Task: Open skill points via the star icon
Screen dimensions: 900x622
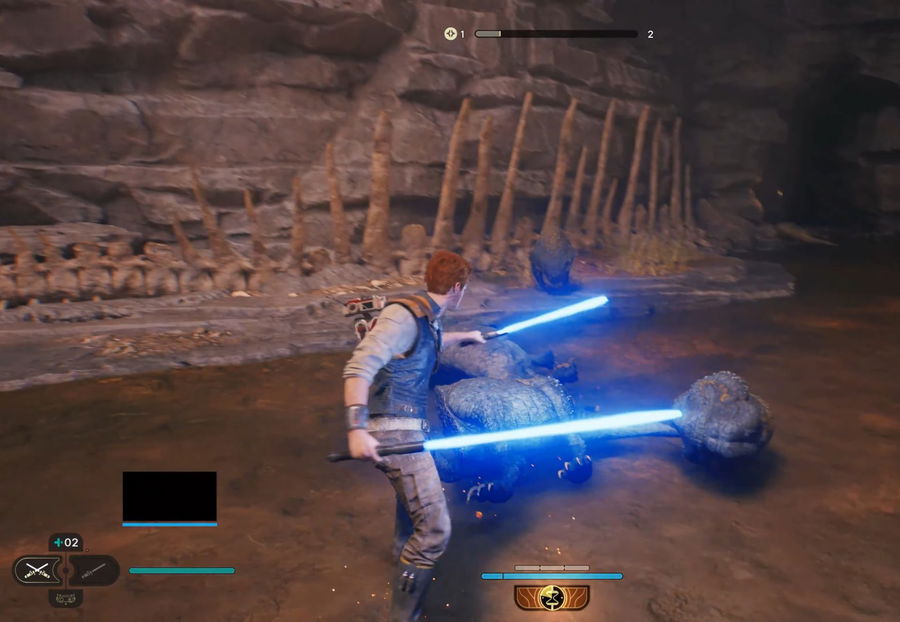Action: click(451, 34)
